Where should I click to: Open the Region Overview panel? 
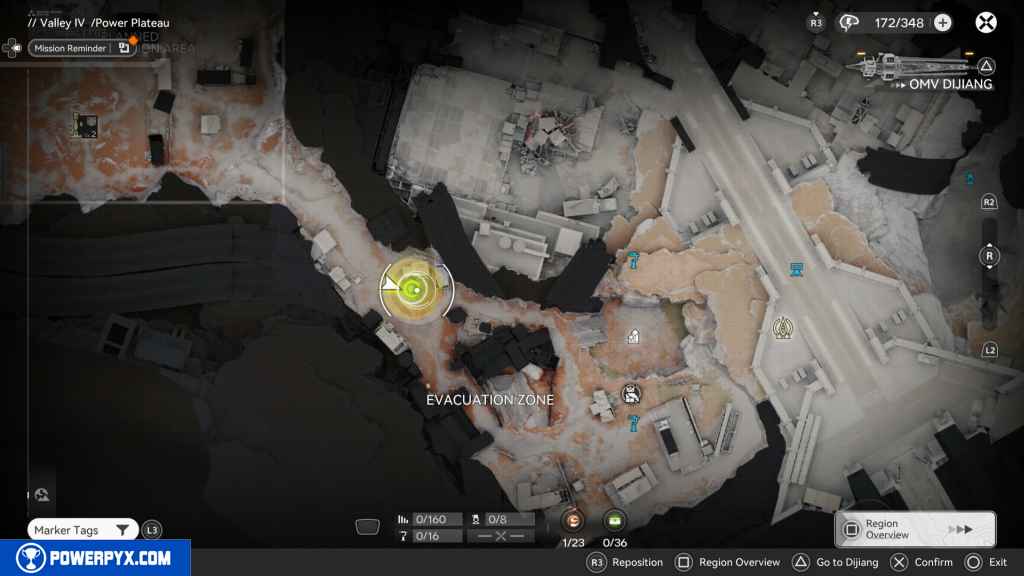click(x=914, y=529)
